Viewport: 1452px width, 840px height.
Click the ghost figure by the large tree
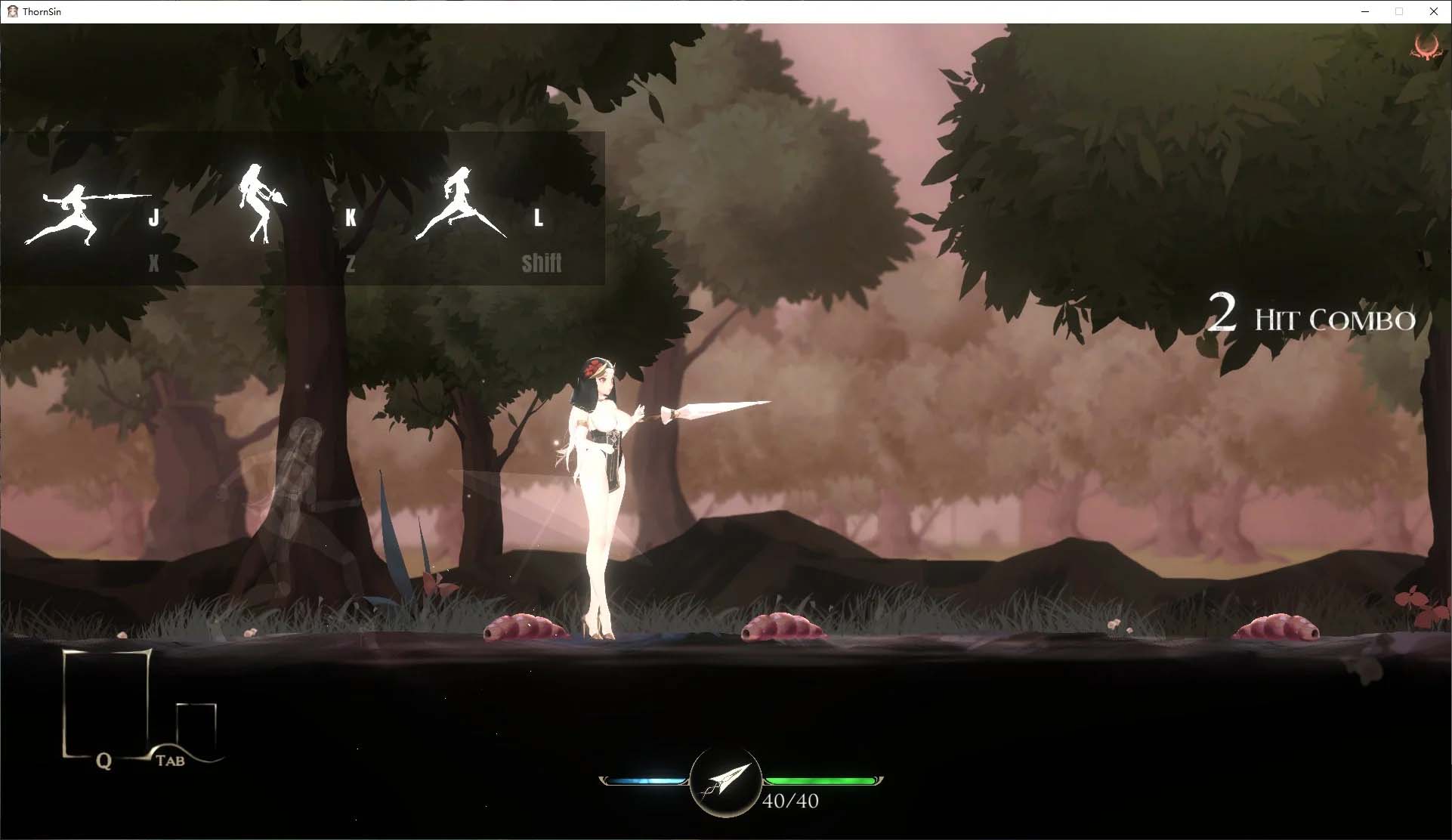[x=298, y=483]
